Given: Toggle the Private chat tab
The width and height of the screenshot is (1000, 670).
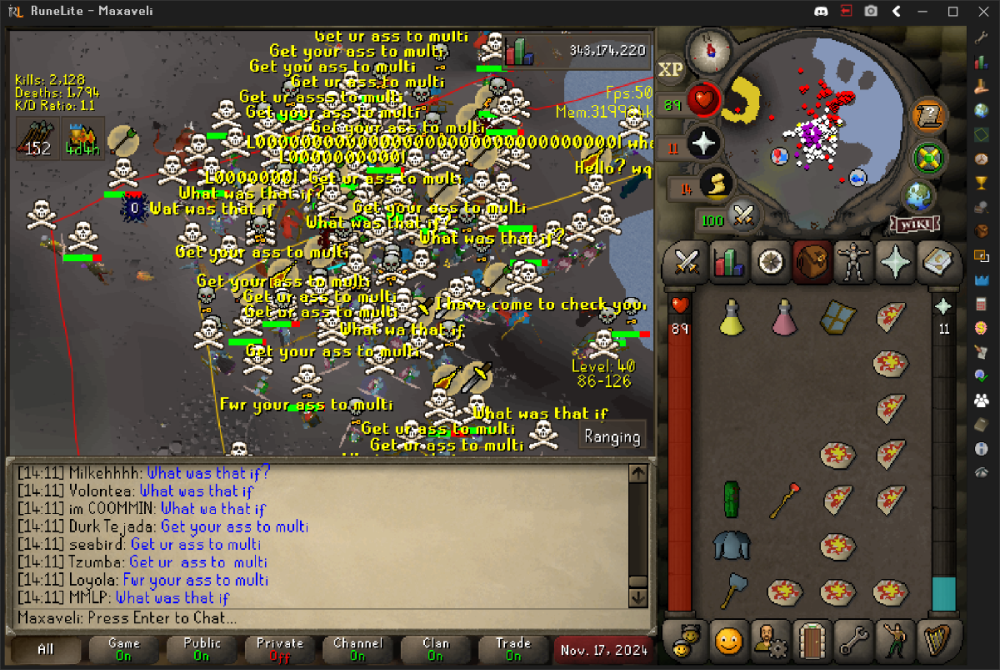Looking at the screenshot, I should 280,649.
